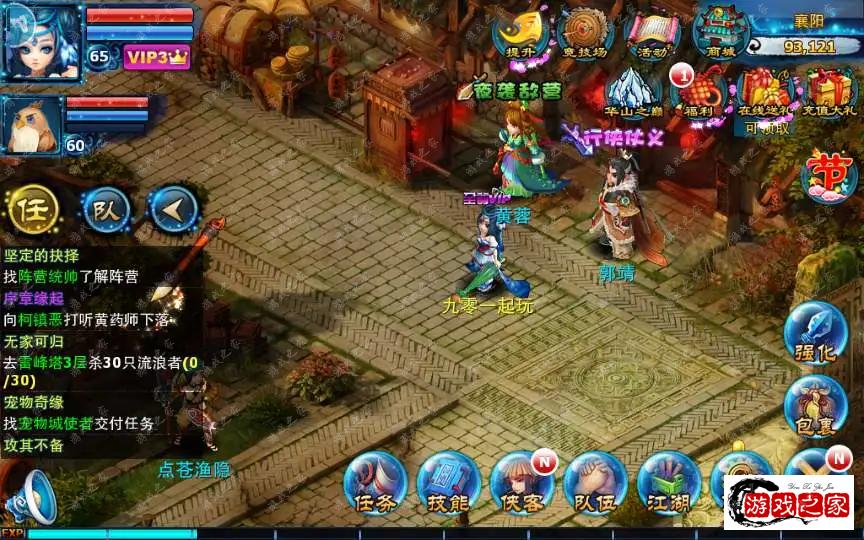This screenshot has height=540, width=864.
Task: Select the player character portrait
Action: pos(42,42)
